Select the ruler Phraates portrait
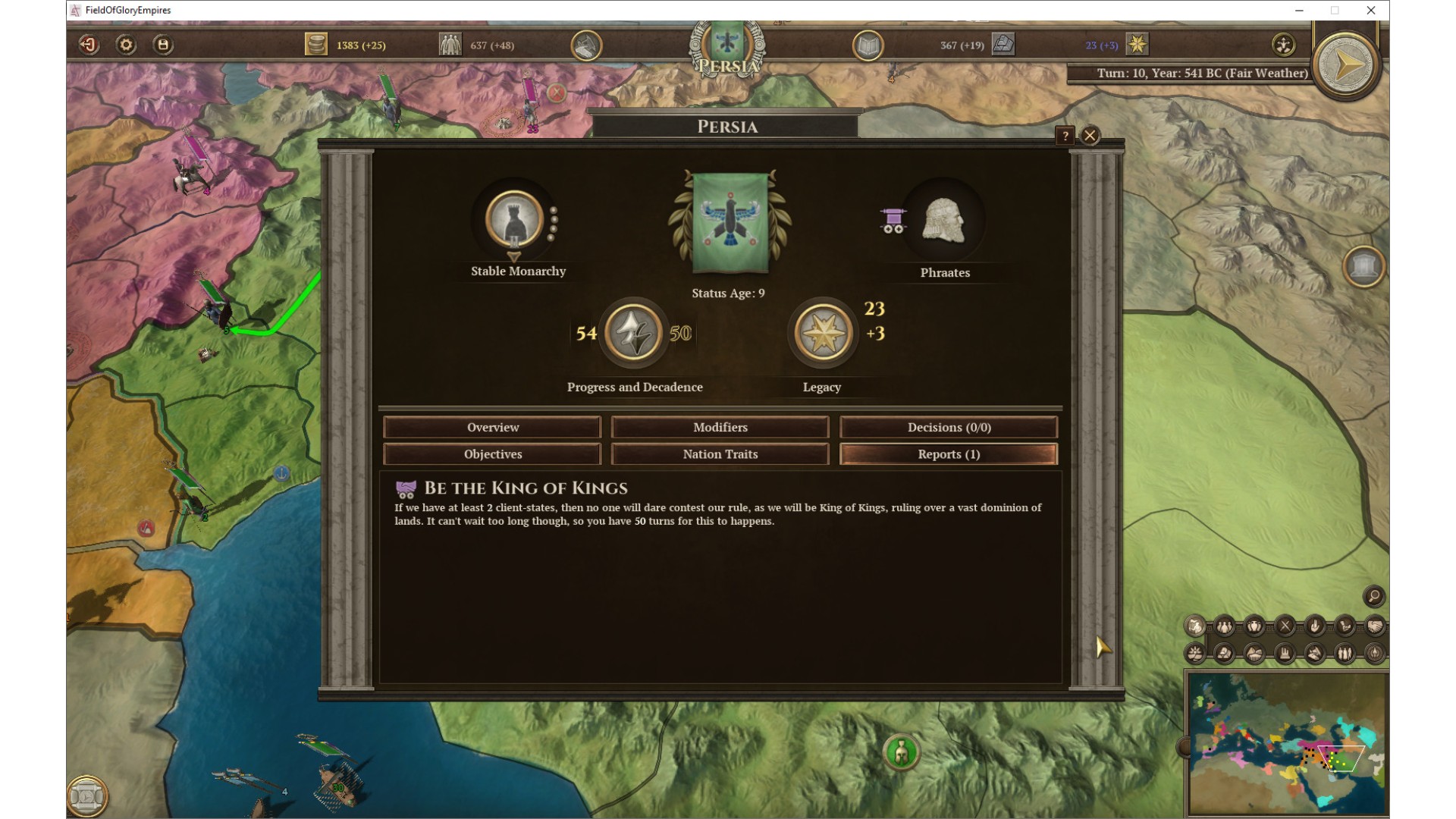This screenshot has width=1456, height=819. click(x=943, y=221)
